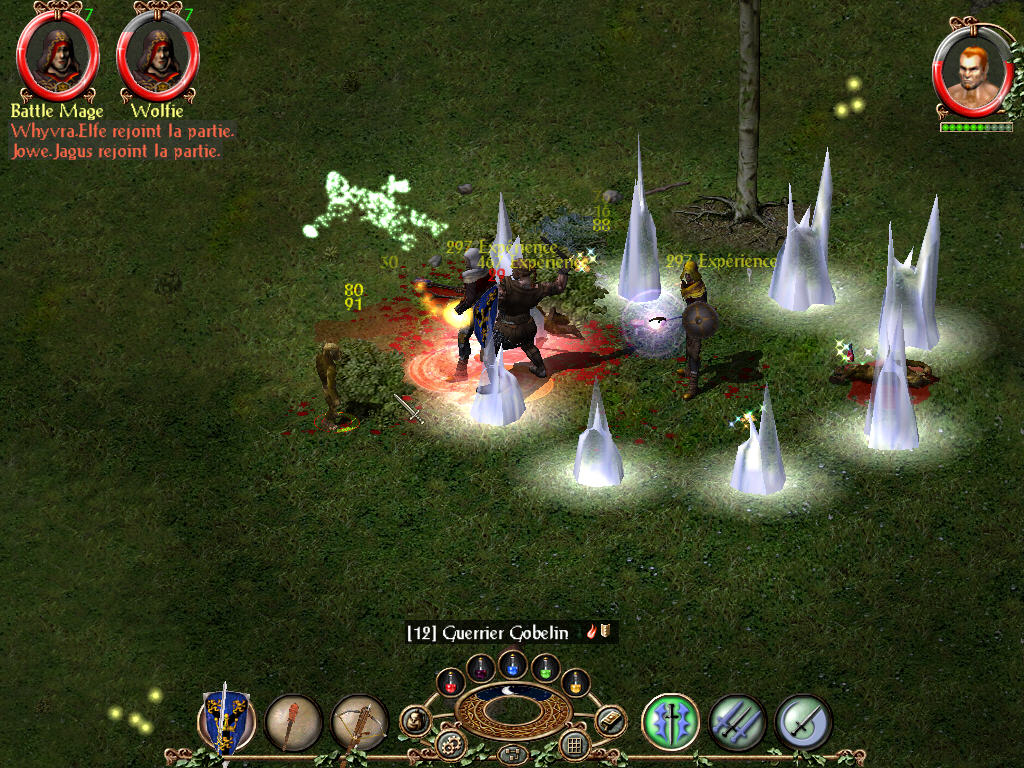This screenshot has width=1024, height=768.
Task: Equip the spiked club weapon slot
Action: (x=293, y=722)
